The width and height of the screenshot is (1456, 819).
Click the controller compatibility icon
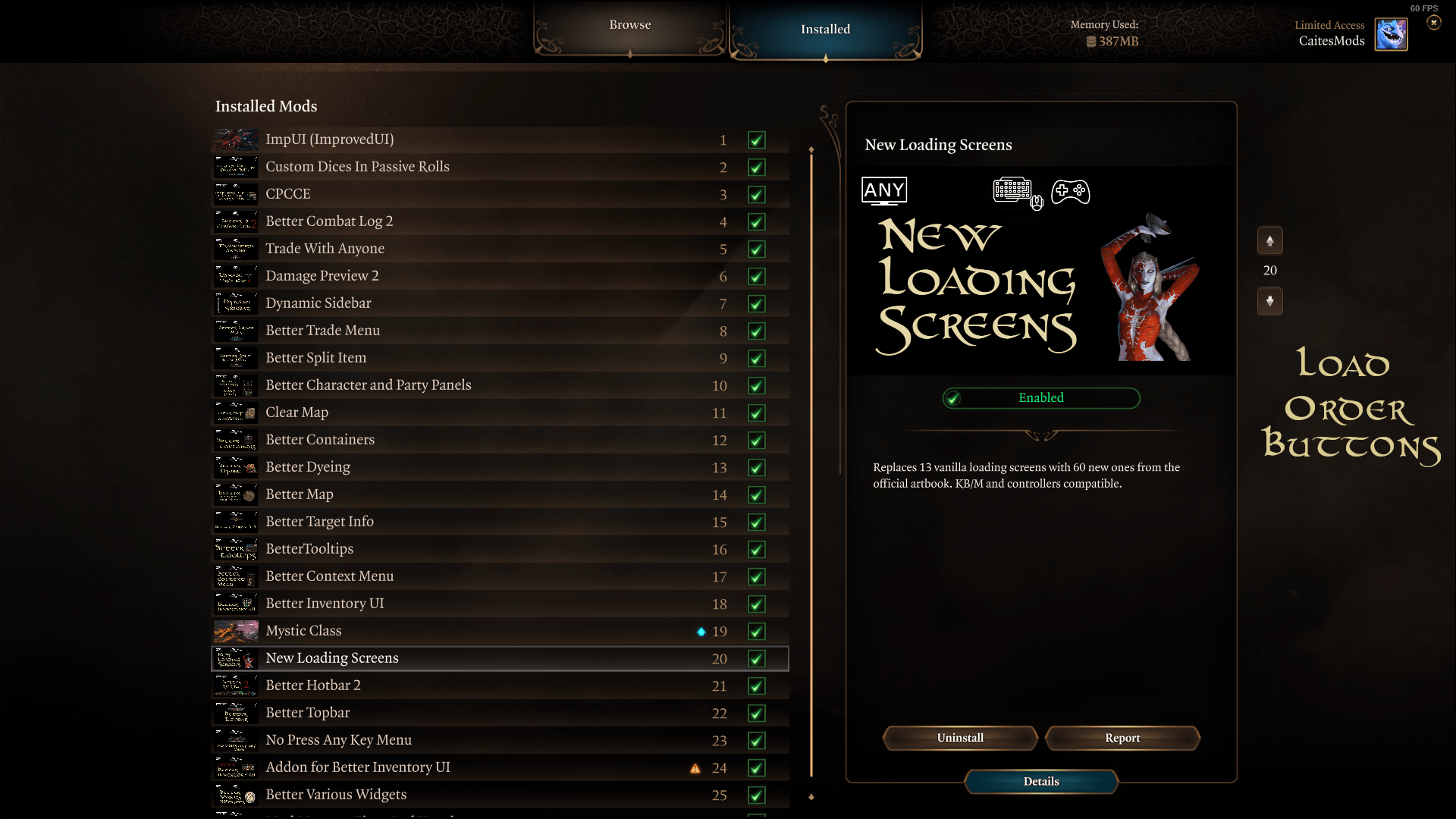click(x=1071, y=192)
